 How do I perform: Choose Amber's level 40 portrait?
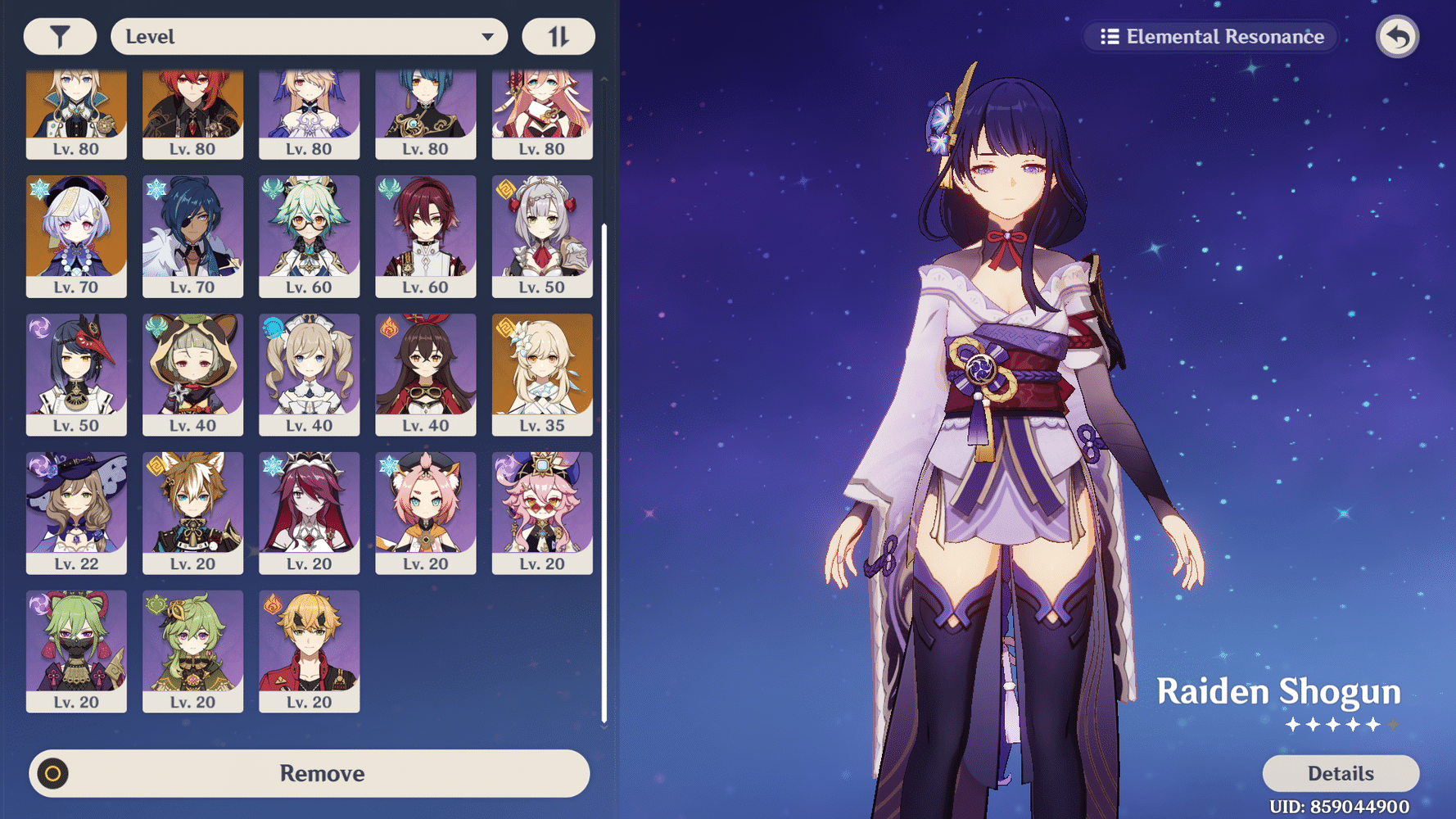click(x=425, y=374)
